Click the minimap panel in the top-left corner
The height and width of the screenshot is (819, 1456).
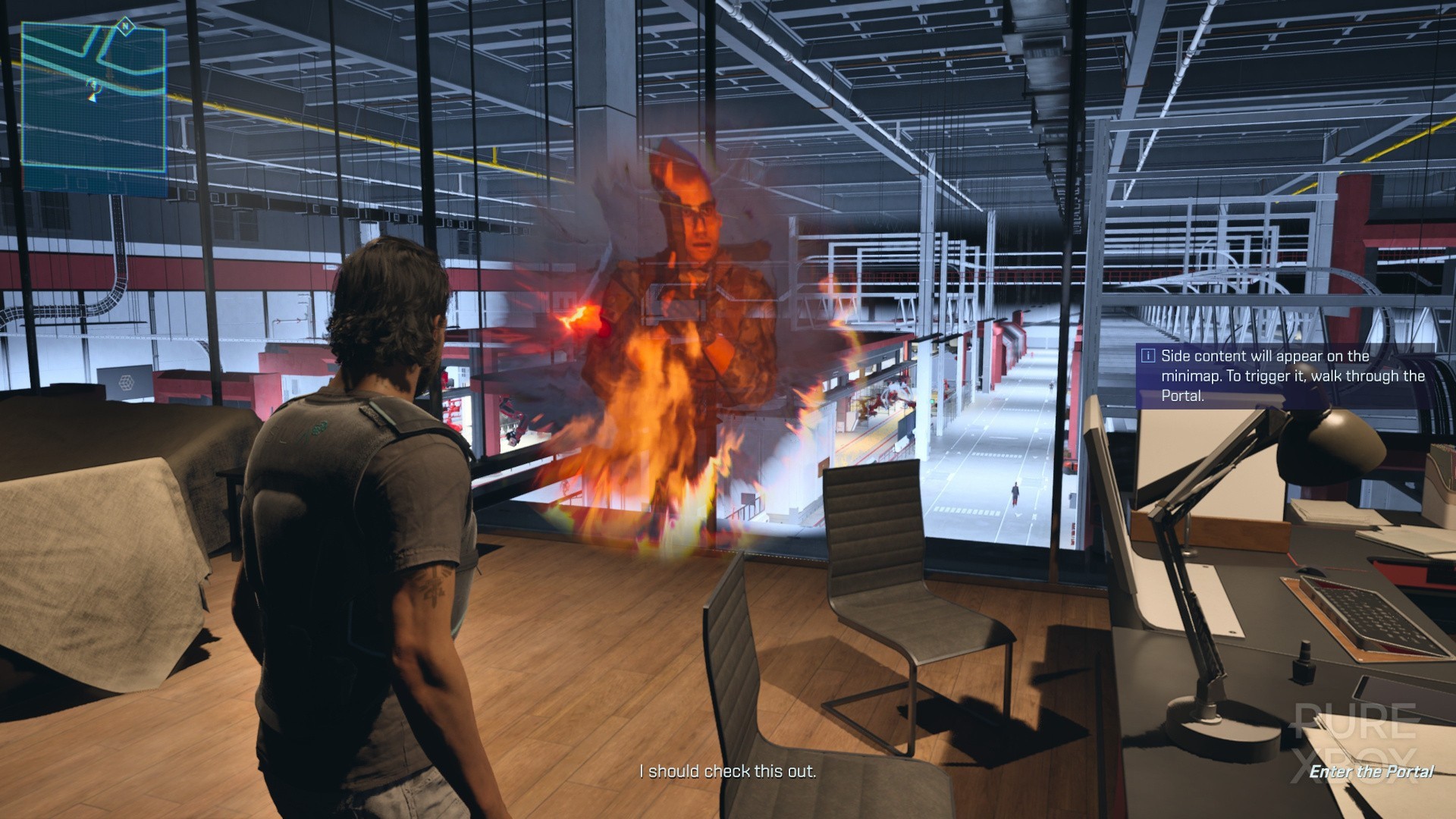coord(95,95)
